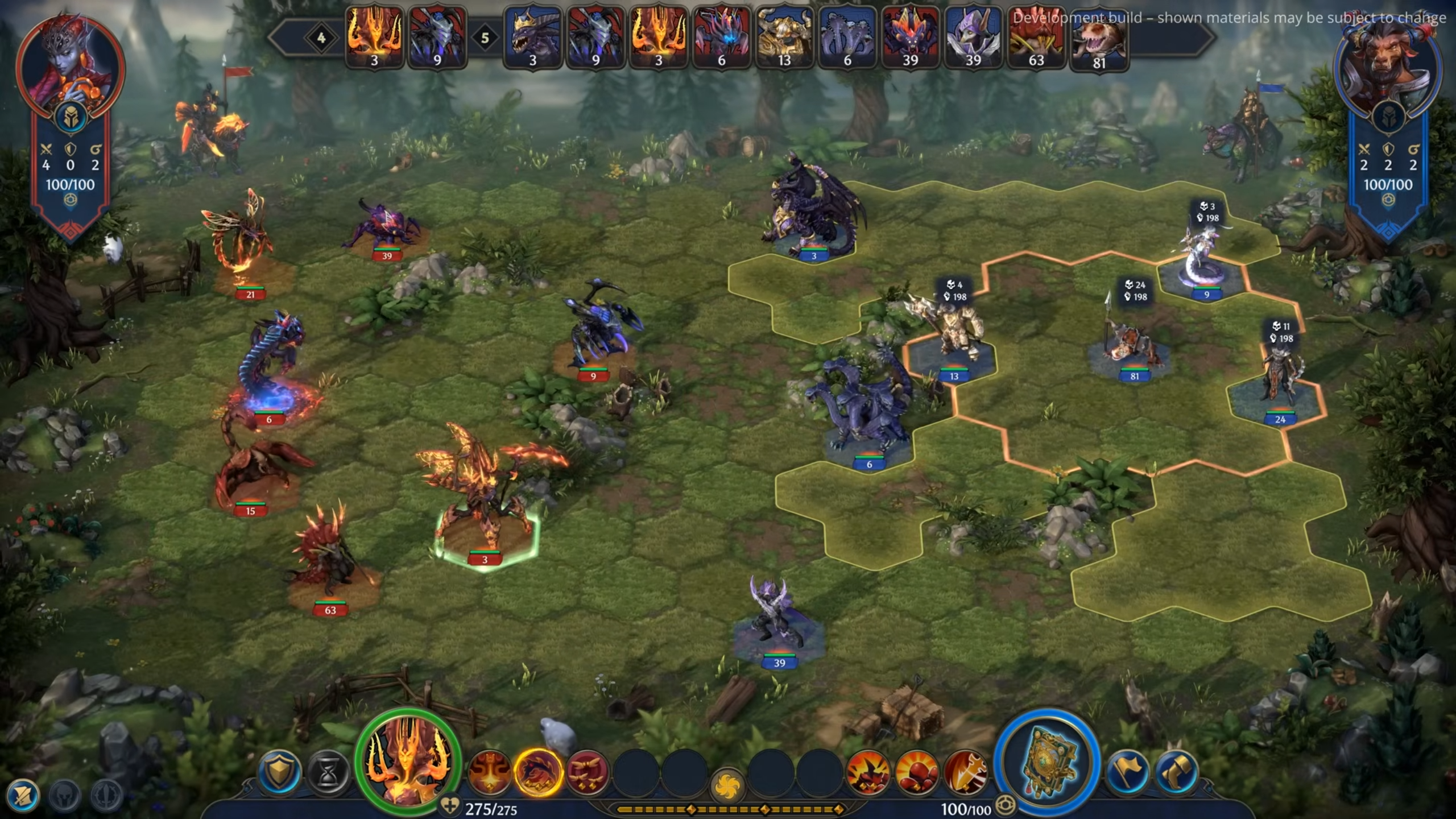1456x819 pixels.
Task: Select the flaming twin-serpent ability icon
Action: coord(489,772)
